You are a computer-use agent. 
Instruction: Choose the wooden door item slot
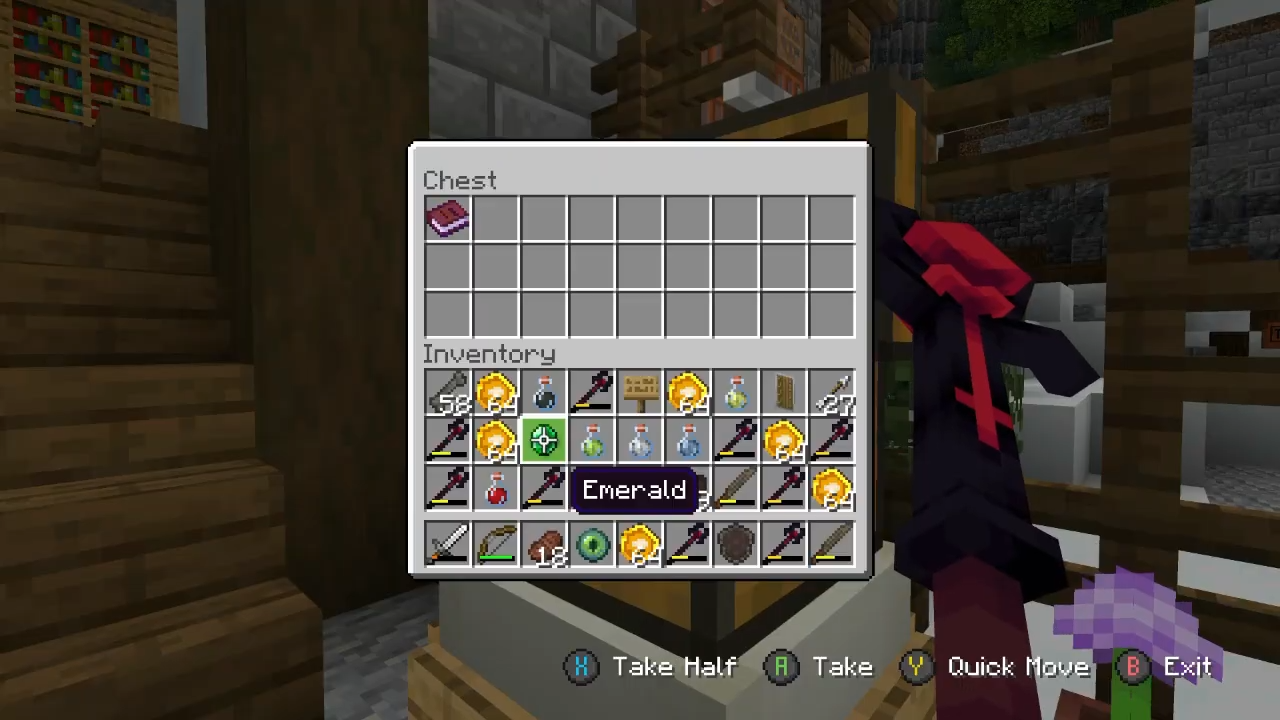pyautogui.click(x=783, y=393)
